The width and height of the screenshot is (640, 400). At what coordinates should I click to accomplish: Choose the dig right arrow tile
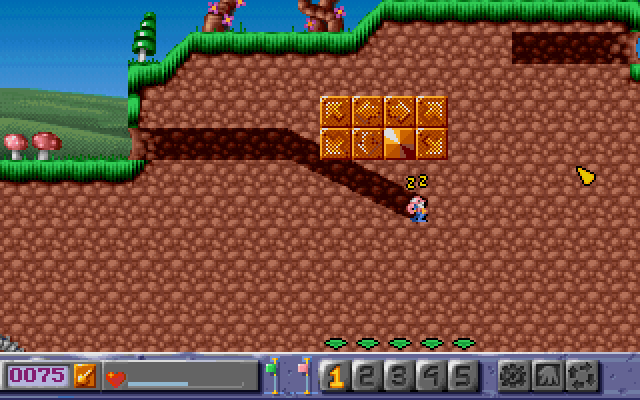pos(399,112)
